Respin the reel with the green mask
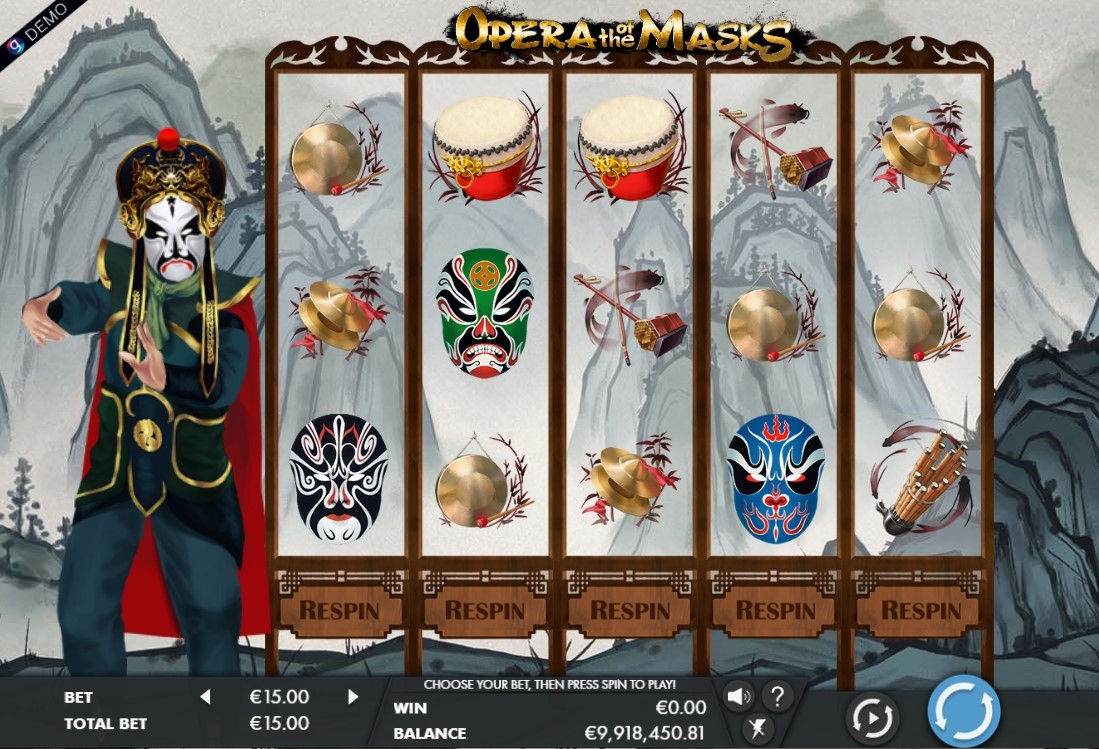 pyautogui.click(x=485, y=609)
